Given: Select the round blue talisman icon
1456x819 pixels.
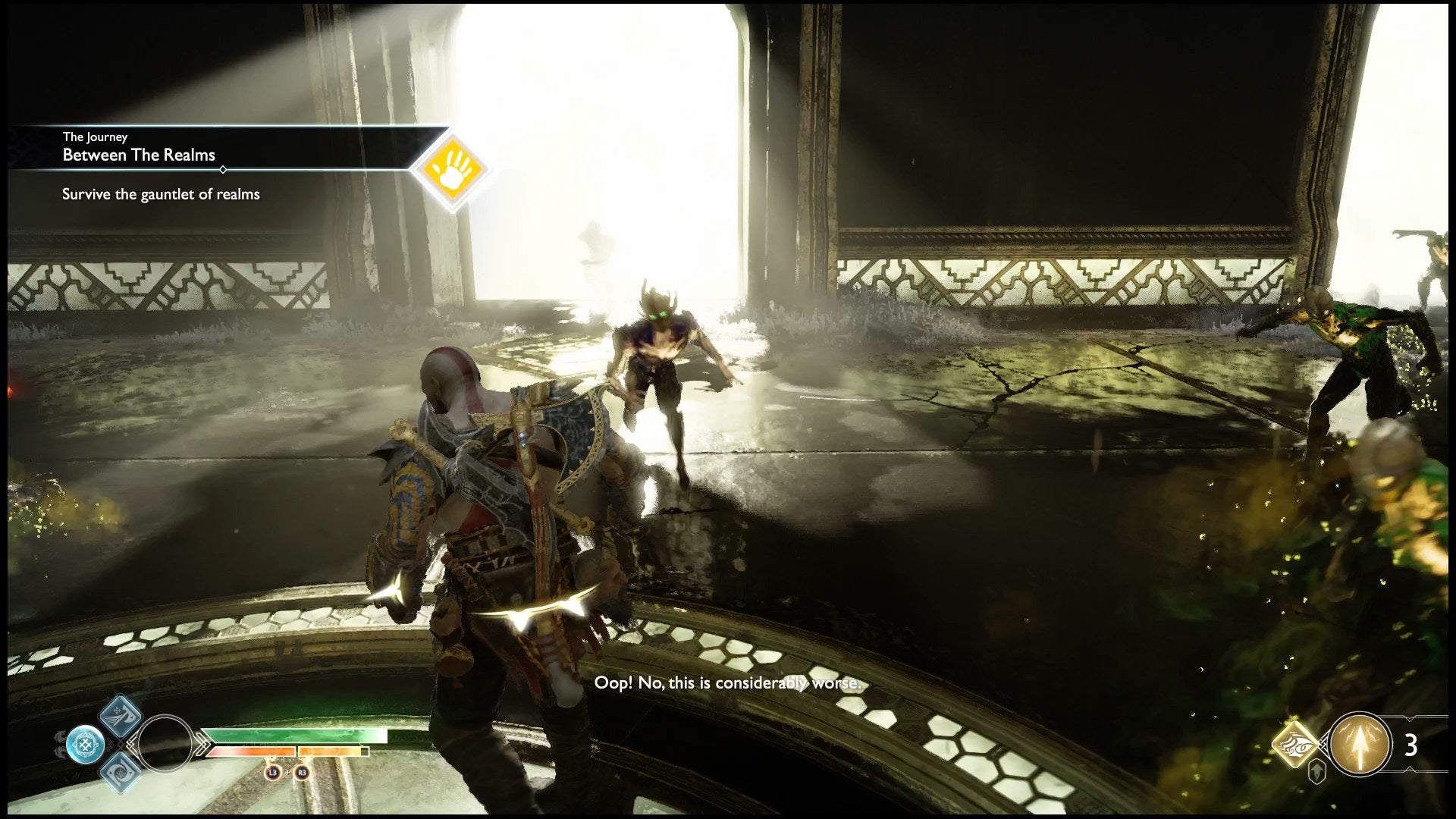Looking at the screenshot, I should (x=85, y=744).
